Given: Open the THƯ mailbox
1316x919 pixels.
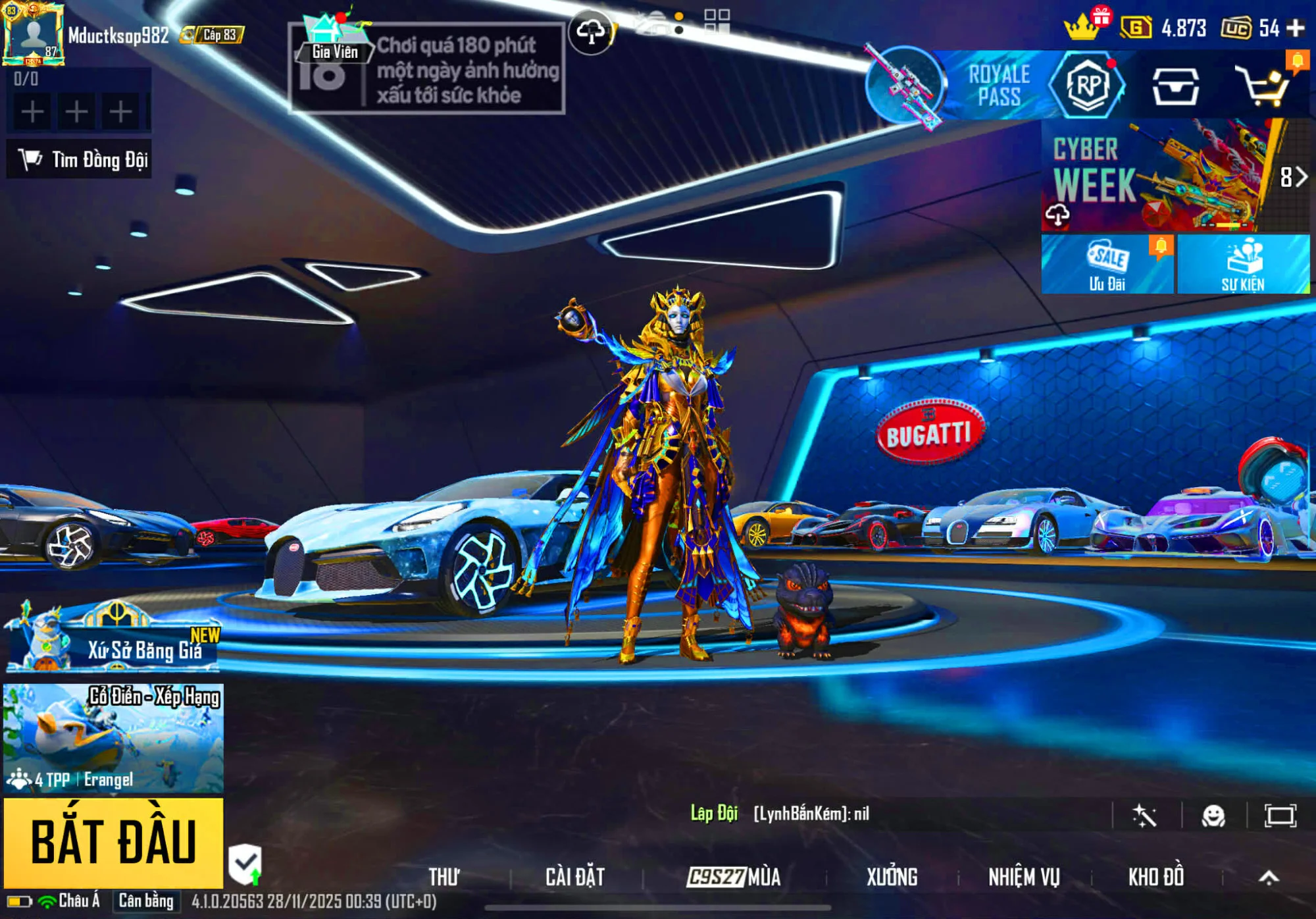Looking at the screenshot, I should [444, 877].
